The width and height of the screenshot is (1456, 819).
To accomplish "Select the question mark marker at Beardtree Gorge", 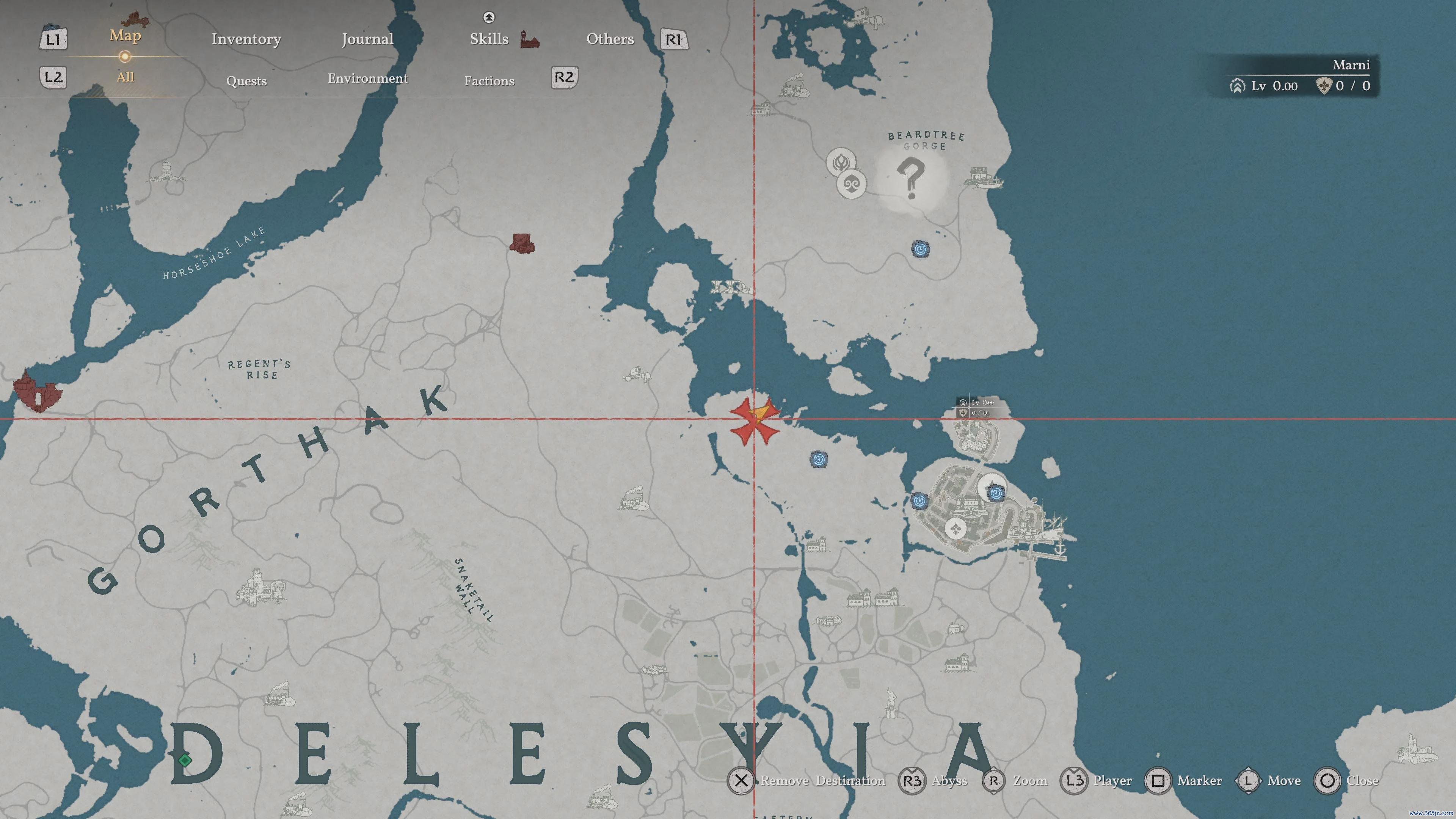I will pyautogui.click(x=910, y=177).
